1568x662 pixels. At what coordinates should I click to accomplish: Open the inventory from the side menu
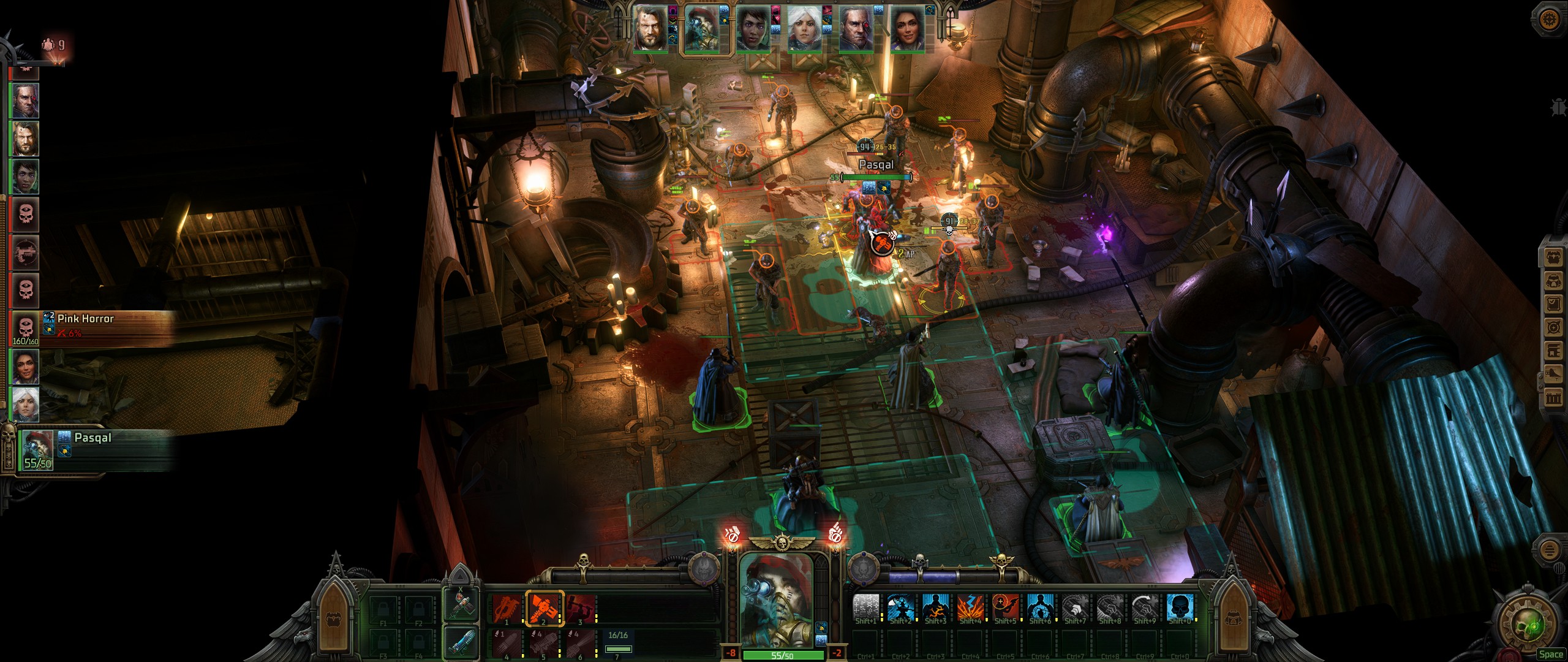[x=1553, y=258]
